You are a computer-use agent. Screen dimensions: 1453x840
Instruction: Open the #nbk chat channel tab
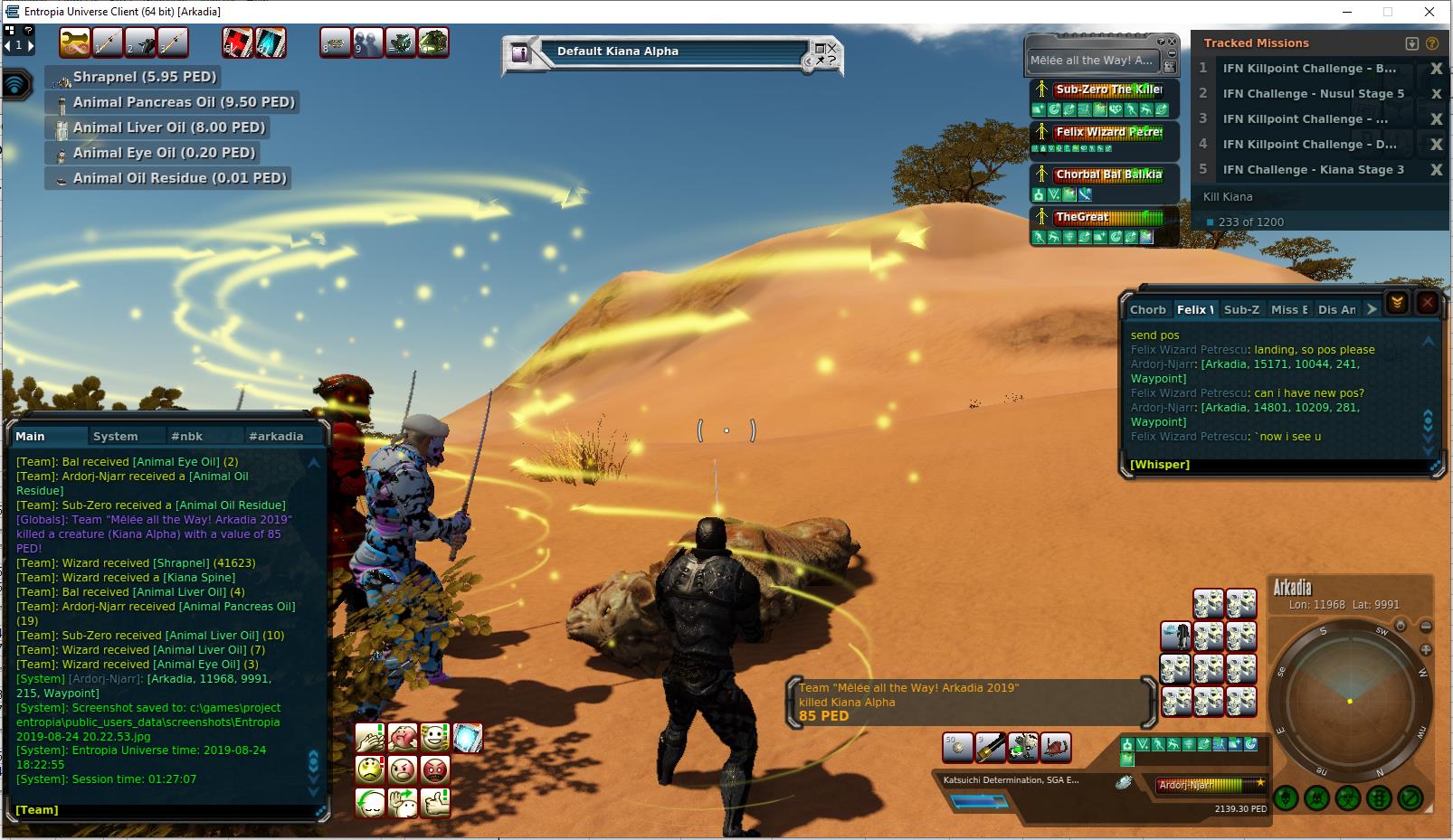(187, 436)
